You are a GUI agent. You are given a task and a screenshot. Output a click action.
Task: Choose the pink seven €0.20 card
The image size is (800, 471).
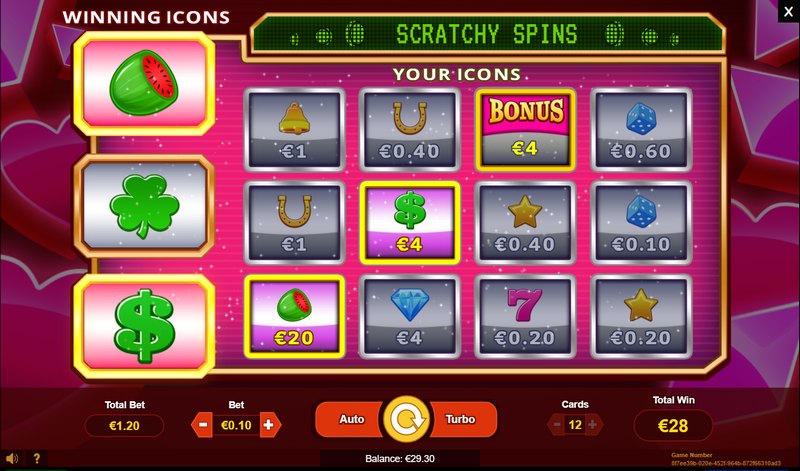pos(525,313)
